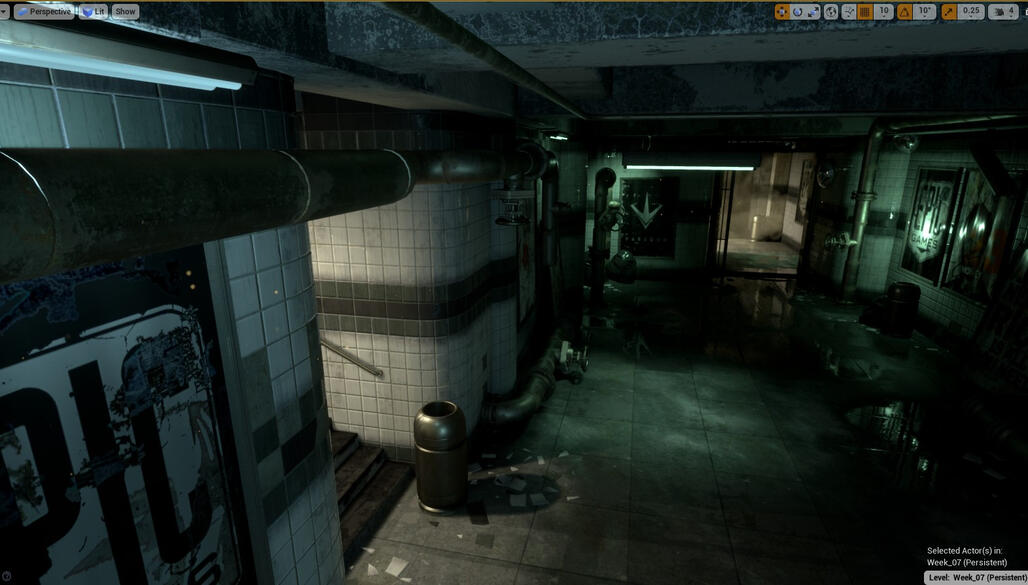Toggle grid snapping
1028x585 pixels.
pos(865,12)
